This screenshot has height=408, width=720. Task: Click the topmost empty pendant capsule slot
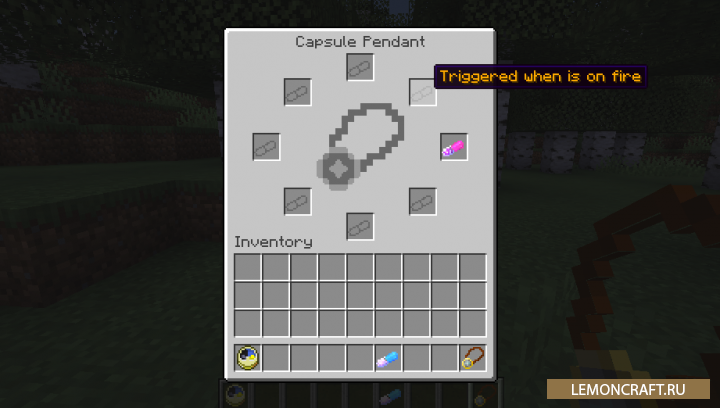pyautogui.click(x=360, y=67)
